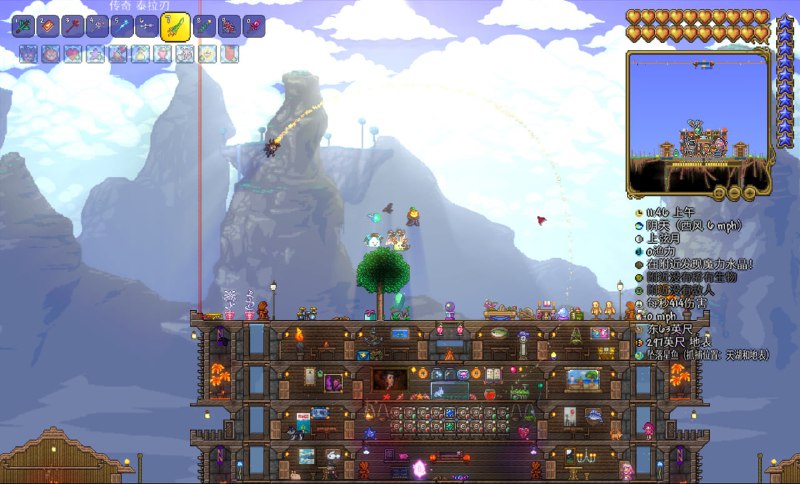800x484 pixels.
Task: Select the small item in hotbar slot 6
Action: click(148, 25)
